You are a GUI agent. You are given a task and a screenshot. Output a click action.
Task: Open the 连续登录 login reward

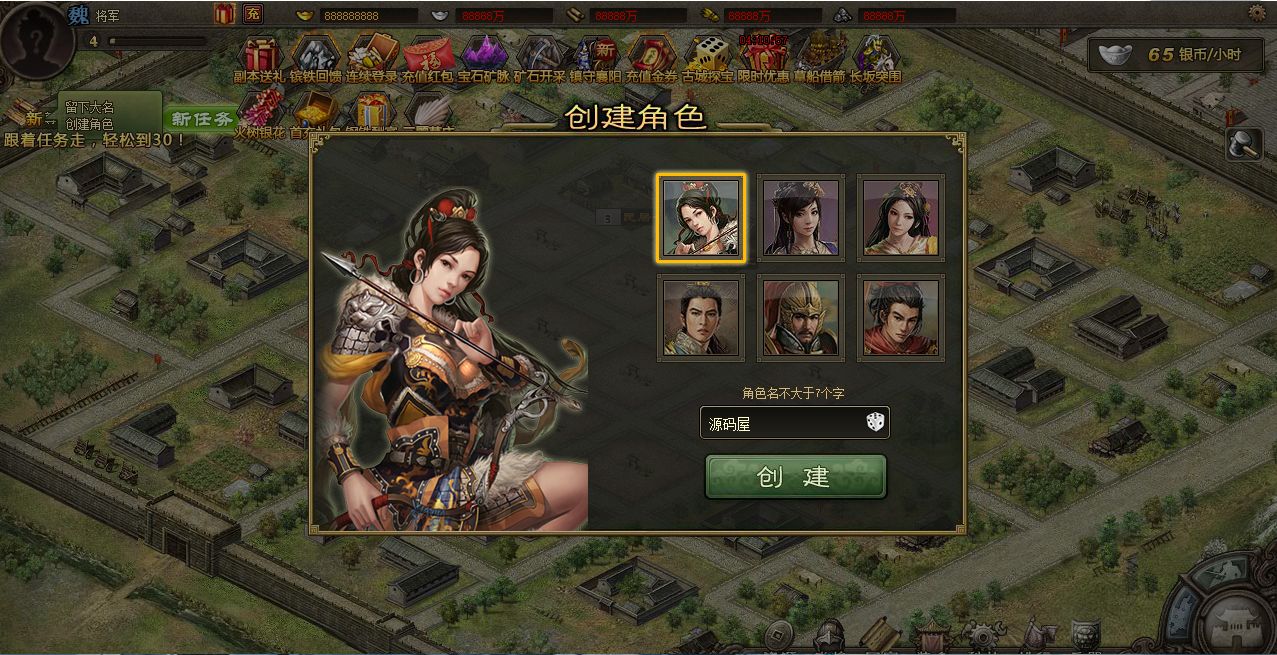(x=372, y=58)
